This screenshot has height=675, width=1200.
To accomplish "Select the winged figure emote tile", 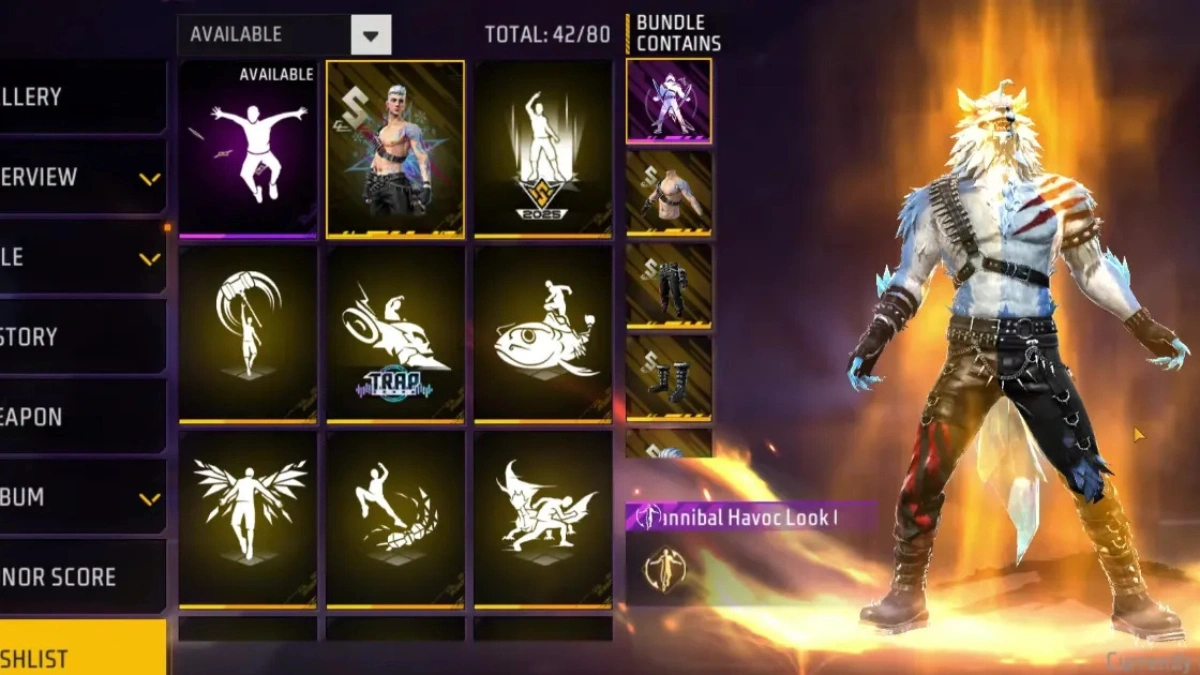I will [248, 519].
